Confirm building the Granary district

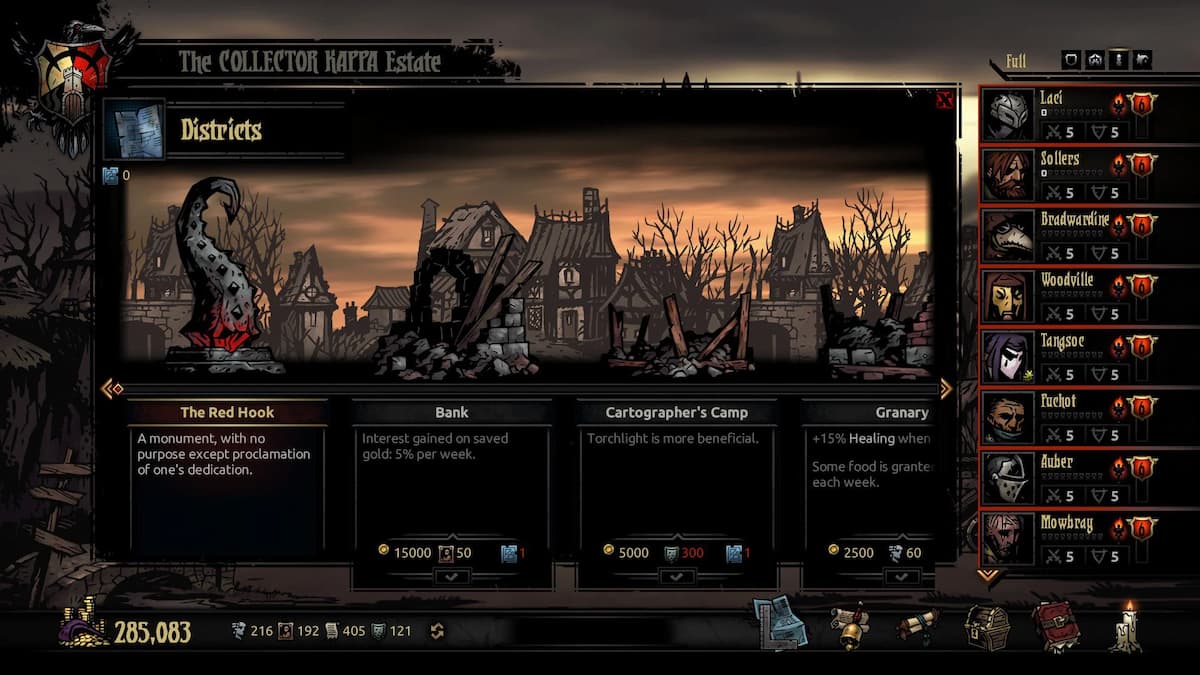pyautogui.click(x=901, y=576)
